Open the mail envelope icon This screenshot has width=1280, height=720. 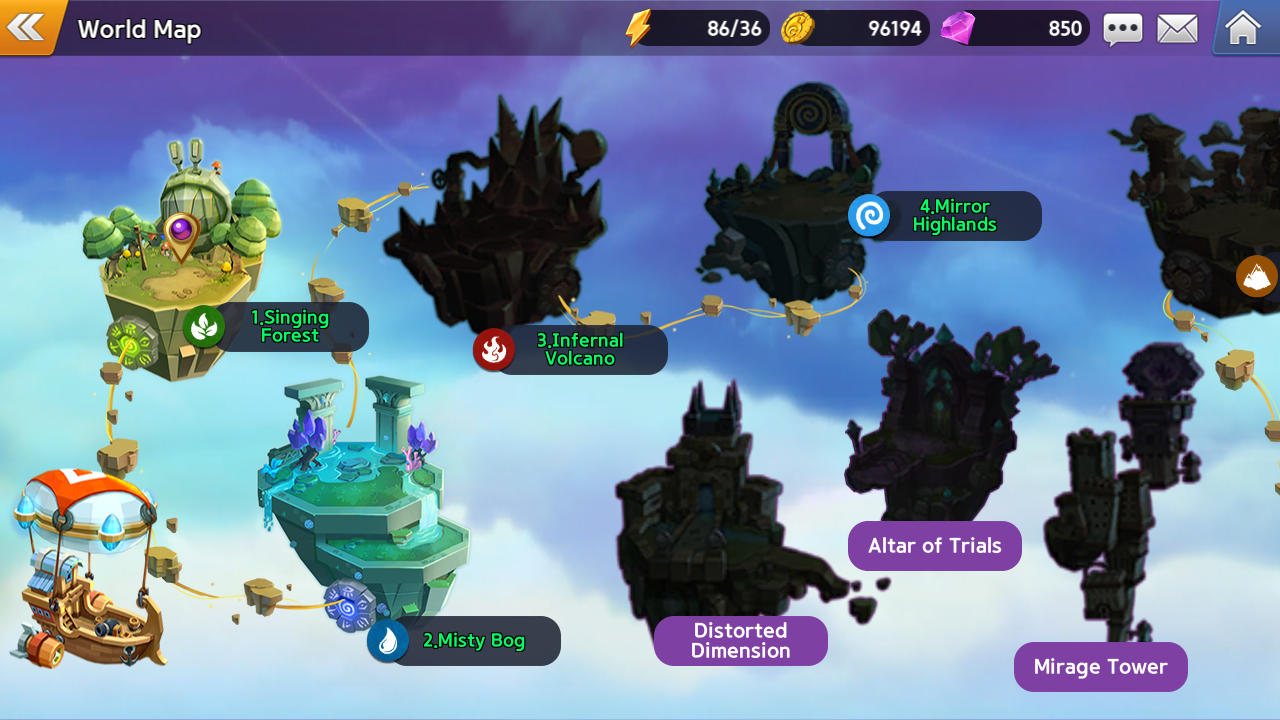[x=1177, y=29]
